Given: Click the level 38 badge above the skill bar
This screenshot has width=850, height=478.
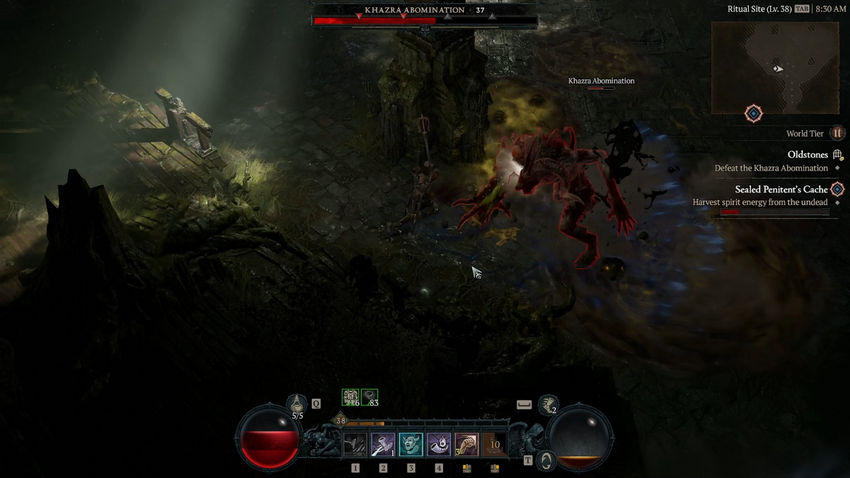Looking at the screenshot, I should coord(340,421).
